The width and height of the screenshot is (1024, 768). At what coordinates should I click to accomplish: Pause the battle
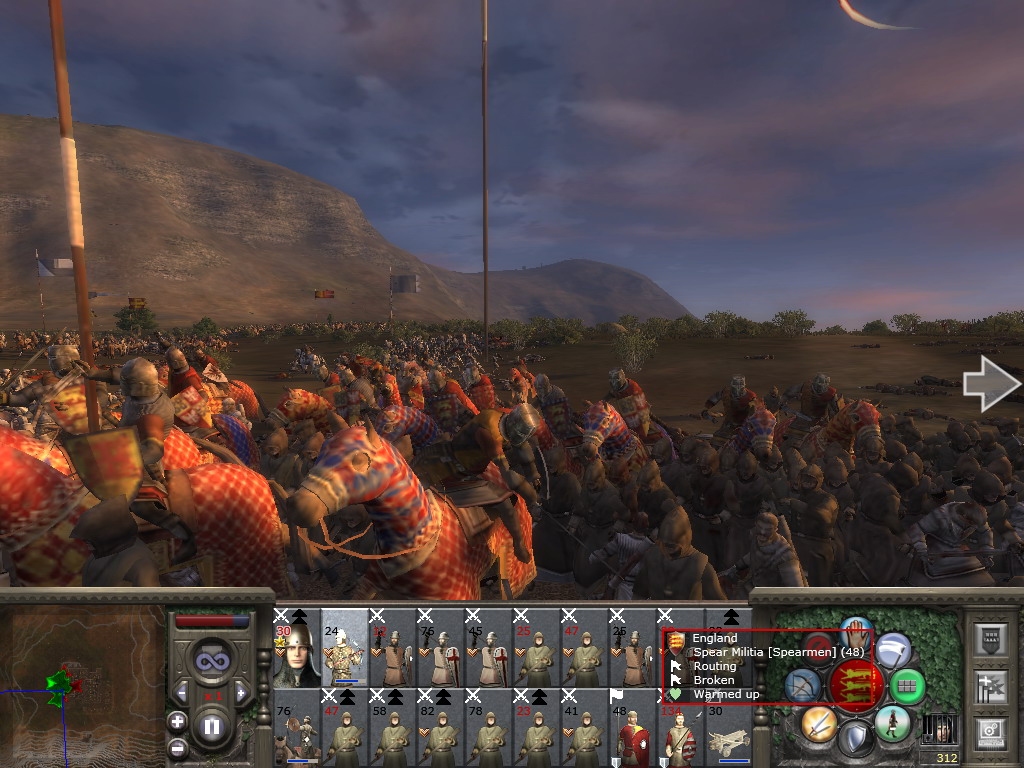click(211, 726)
